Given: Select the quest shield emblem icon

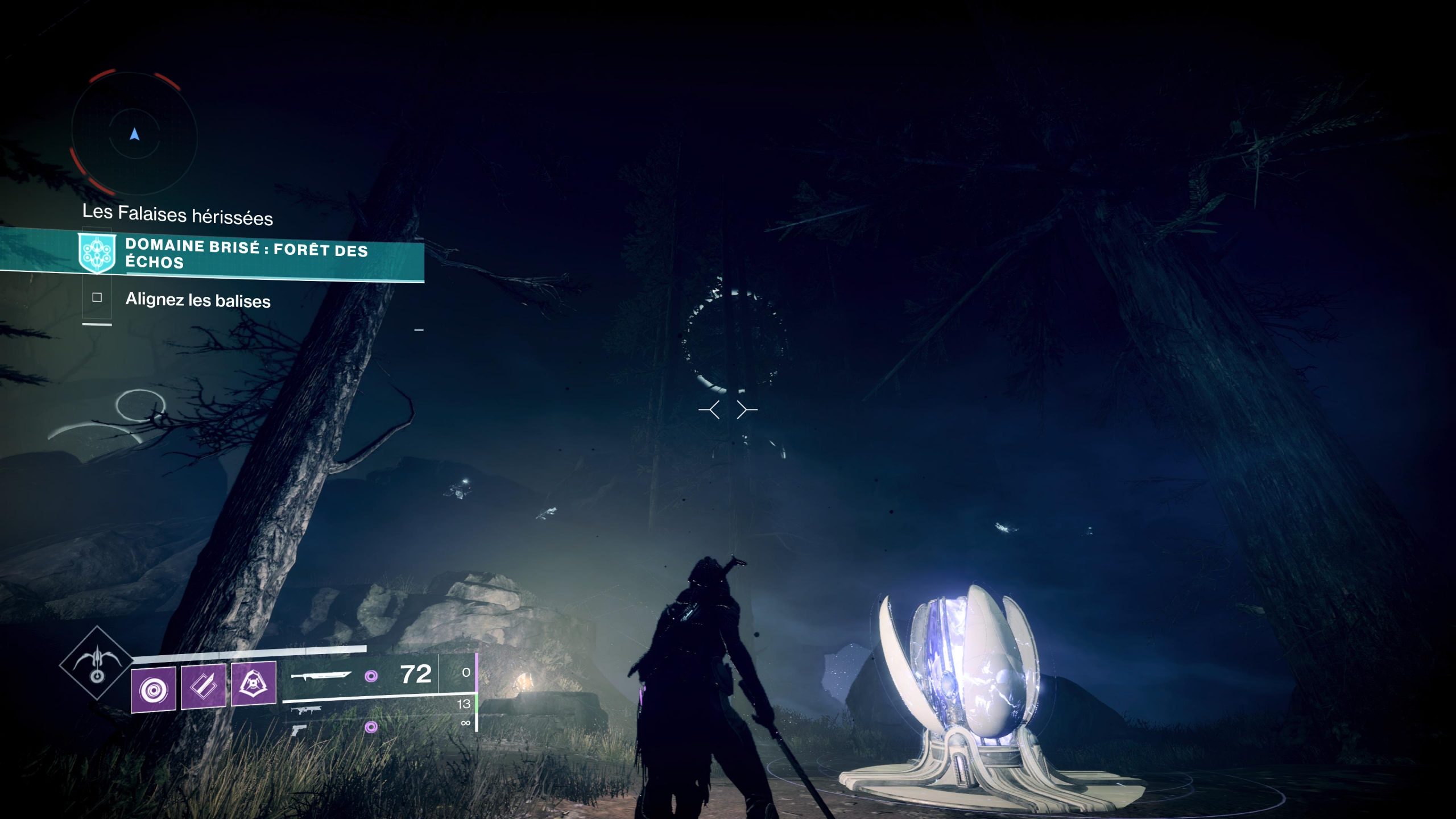Looking at the screenshot, I should 97,253.
